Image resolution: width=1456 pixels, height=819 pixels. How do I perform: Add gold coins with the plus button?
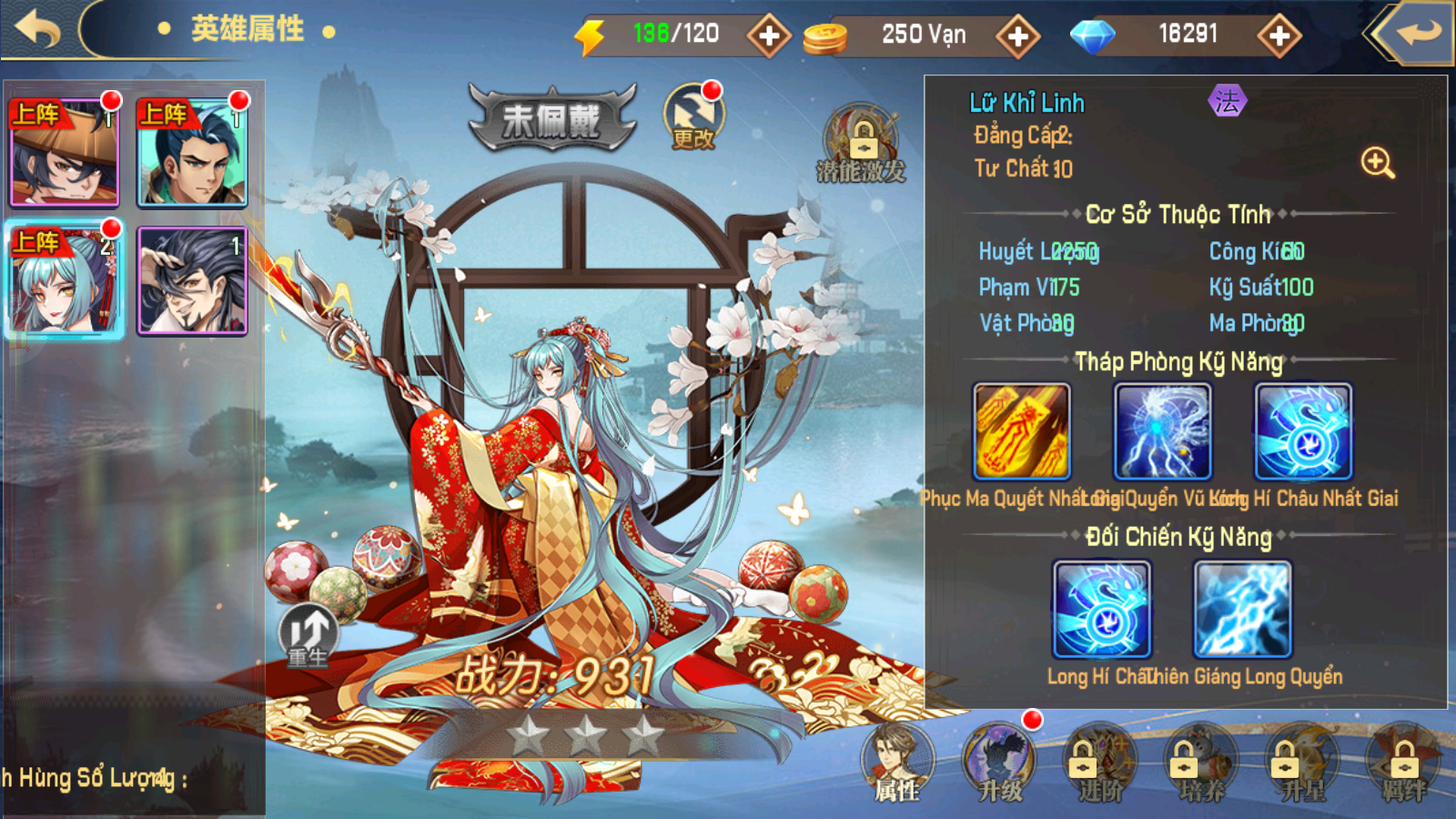[1017, 35]
